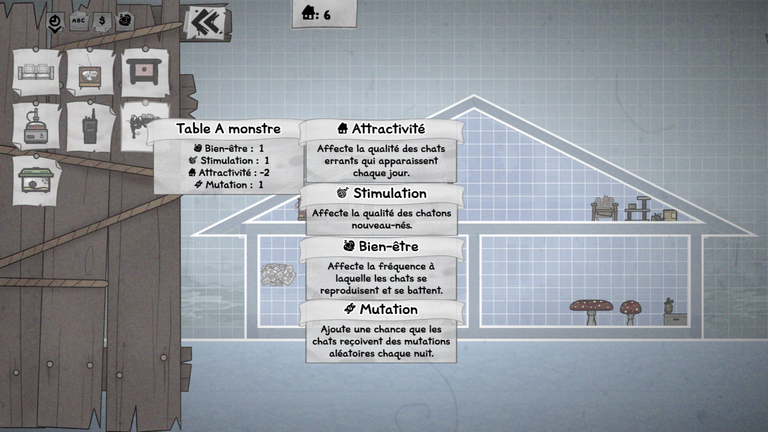Choose the monster table furniture card
This screenshot has width=768, height=432.
143,70
